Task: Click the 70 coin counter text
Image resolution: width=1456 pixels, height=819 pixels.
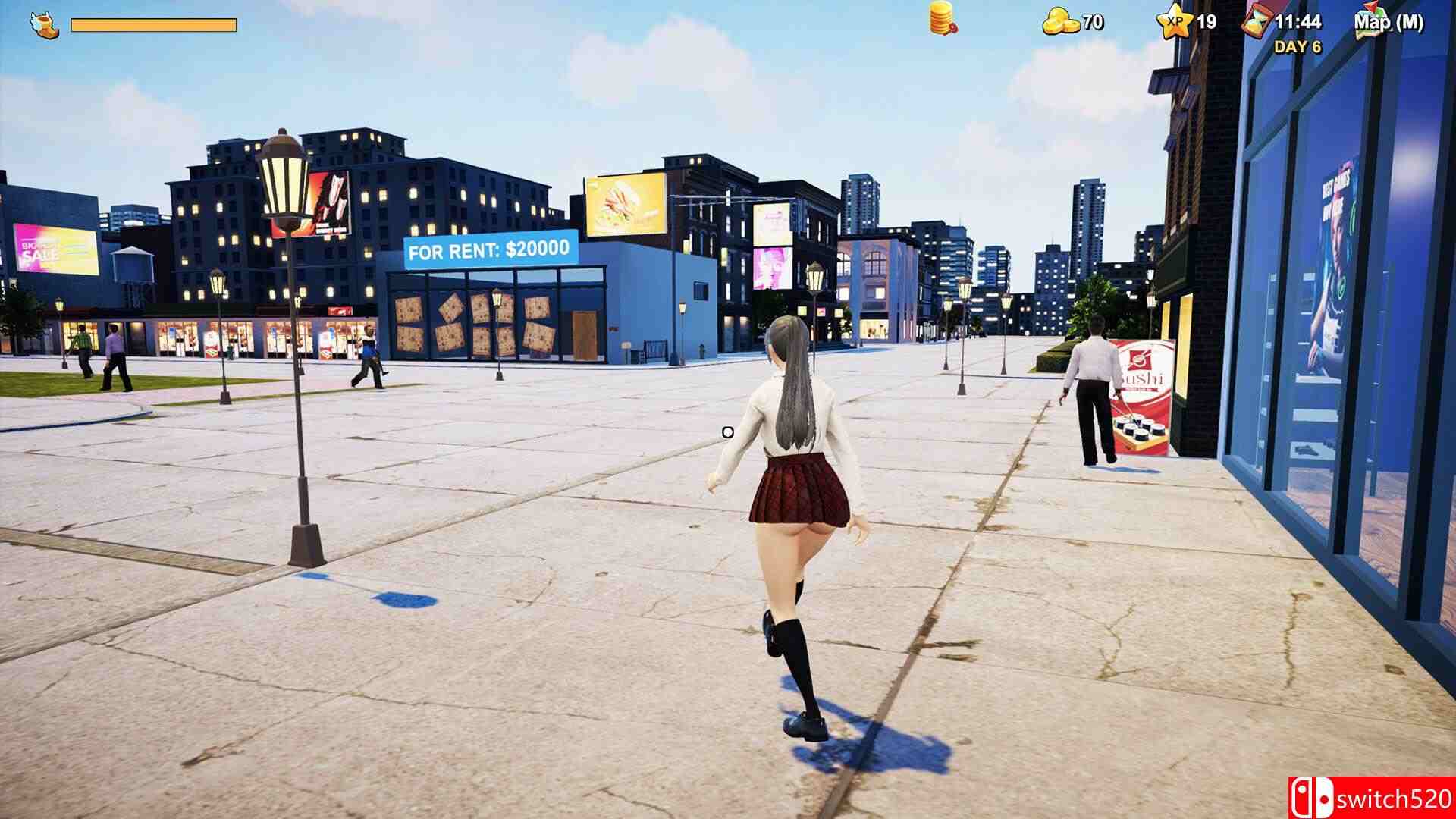Action: (1090, 21)
